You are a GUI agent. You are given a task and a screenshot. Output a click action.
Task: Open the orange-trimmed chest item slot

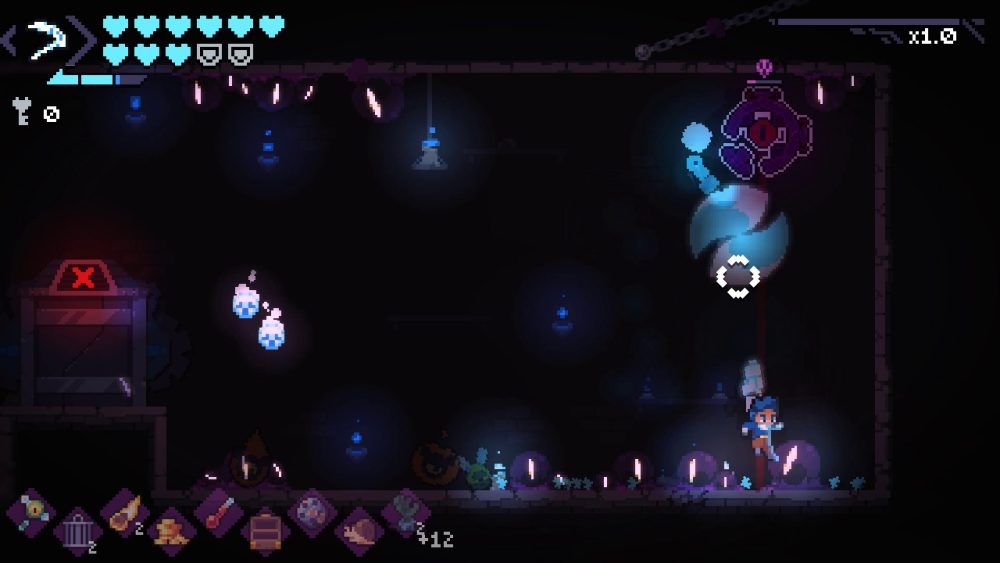click(265, 529)
